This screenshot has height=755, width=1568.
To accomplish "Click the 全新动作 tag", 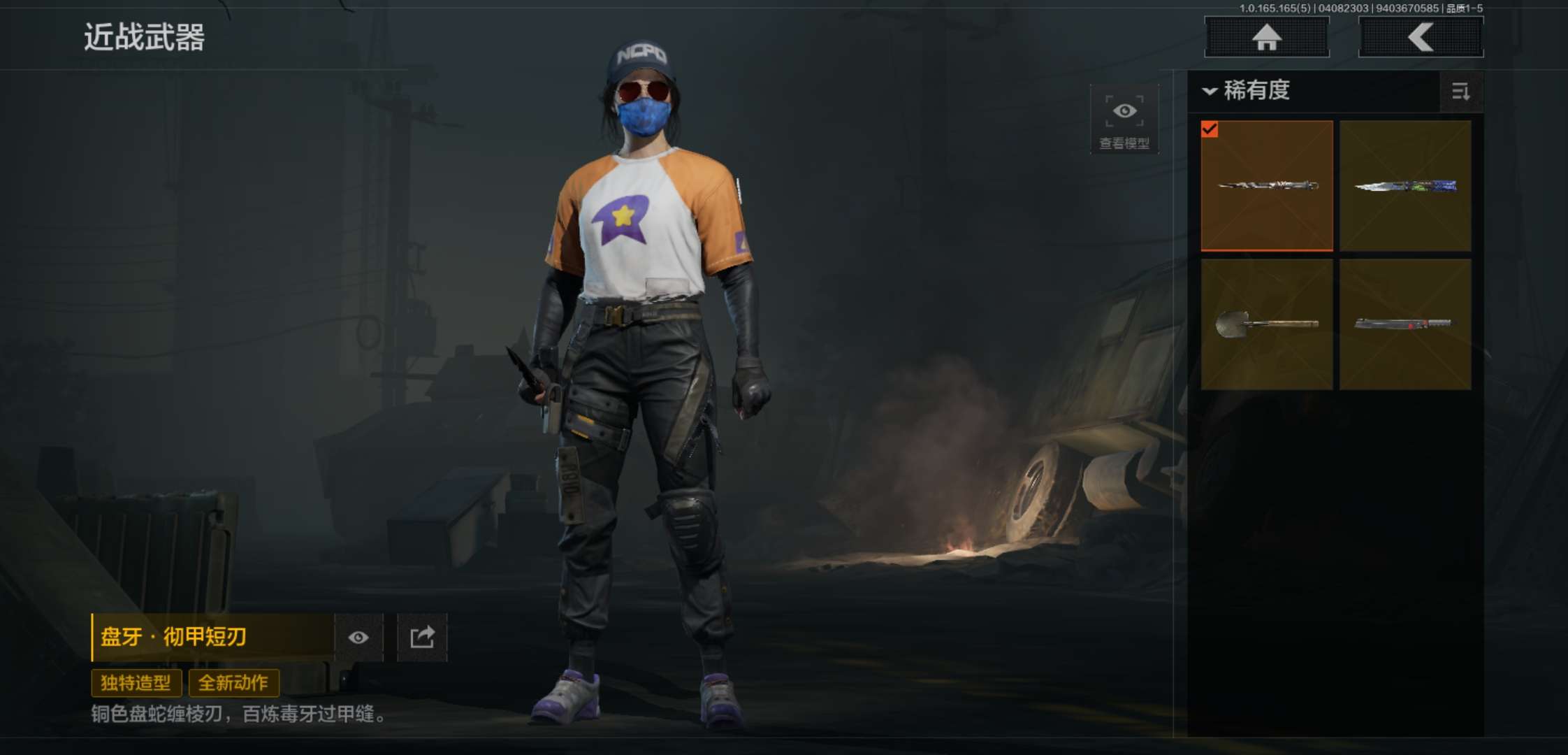I will (233, 683).
